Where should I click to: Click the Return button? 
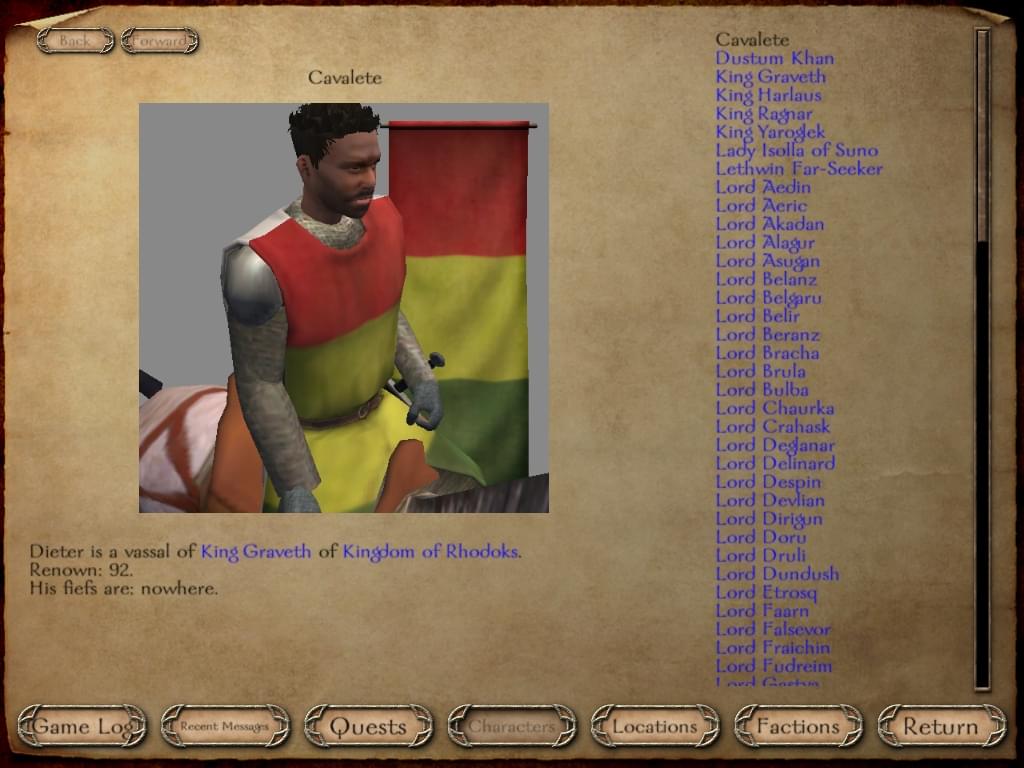click(941, 727)
